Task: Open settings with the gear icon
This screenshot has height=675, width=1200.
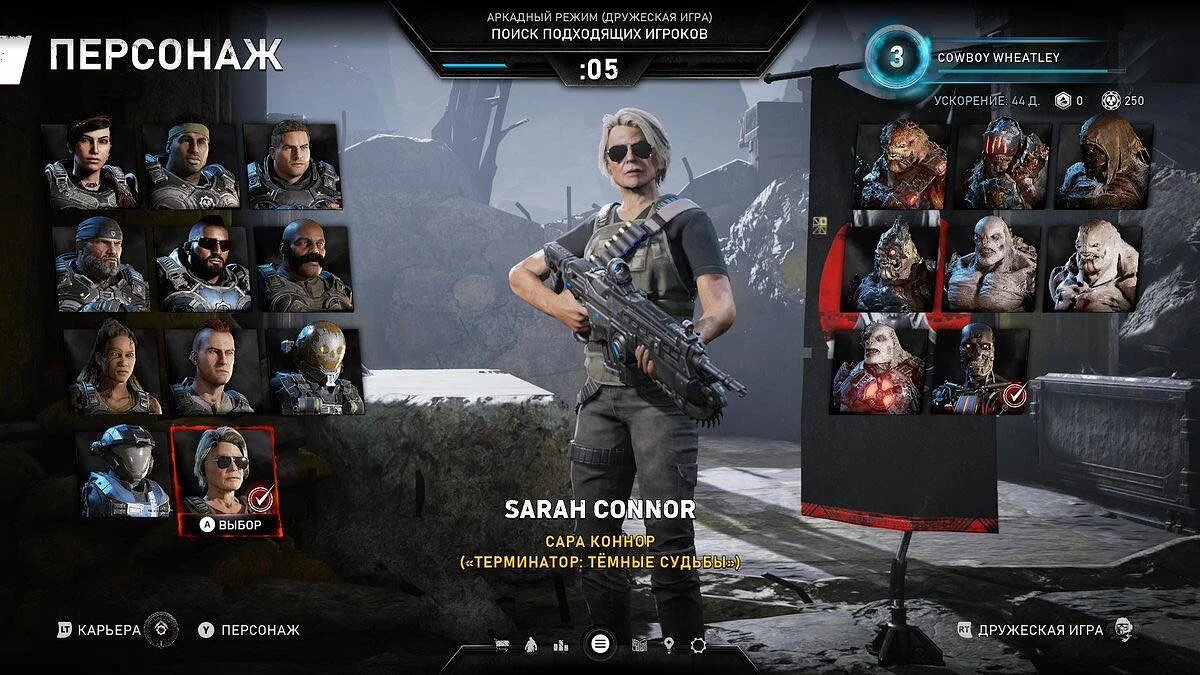Action: coord(698,645)
